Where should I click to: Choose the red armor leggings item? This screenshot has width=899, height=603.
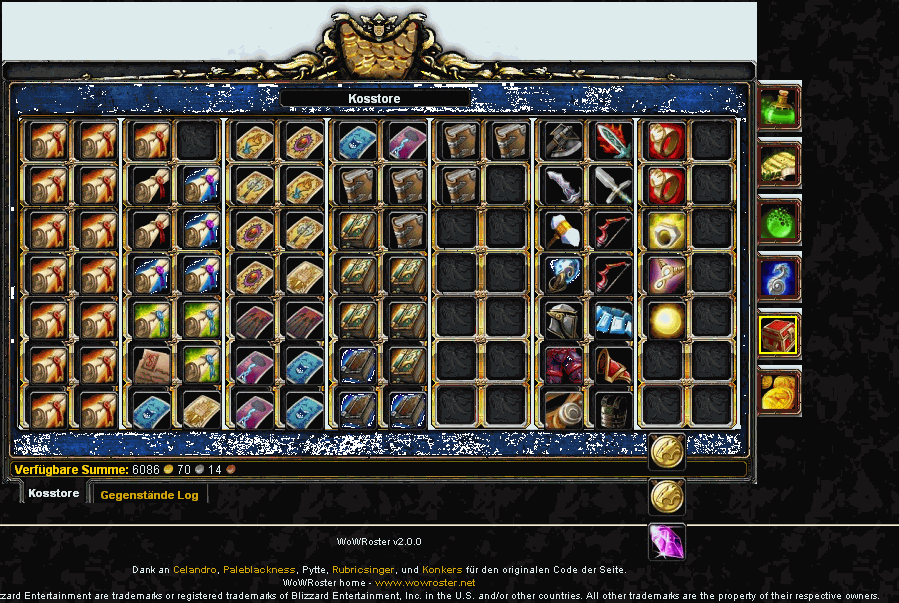click(564, 366)
